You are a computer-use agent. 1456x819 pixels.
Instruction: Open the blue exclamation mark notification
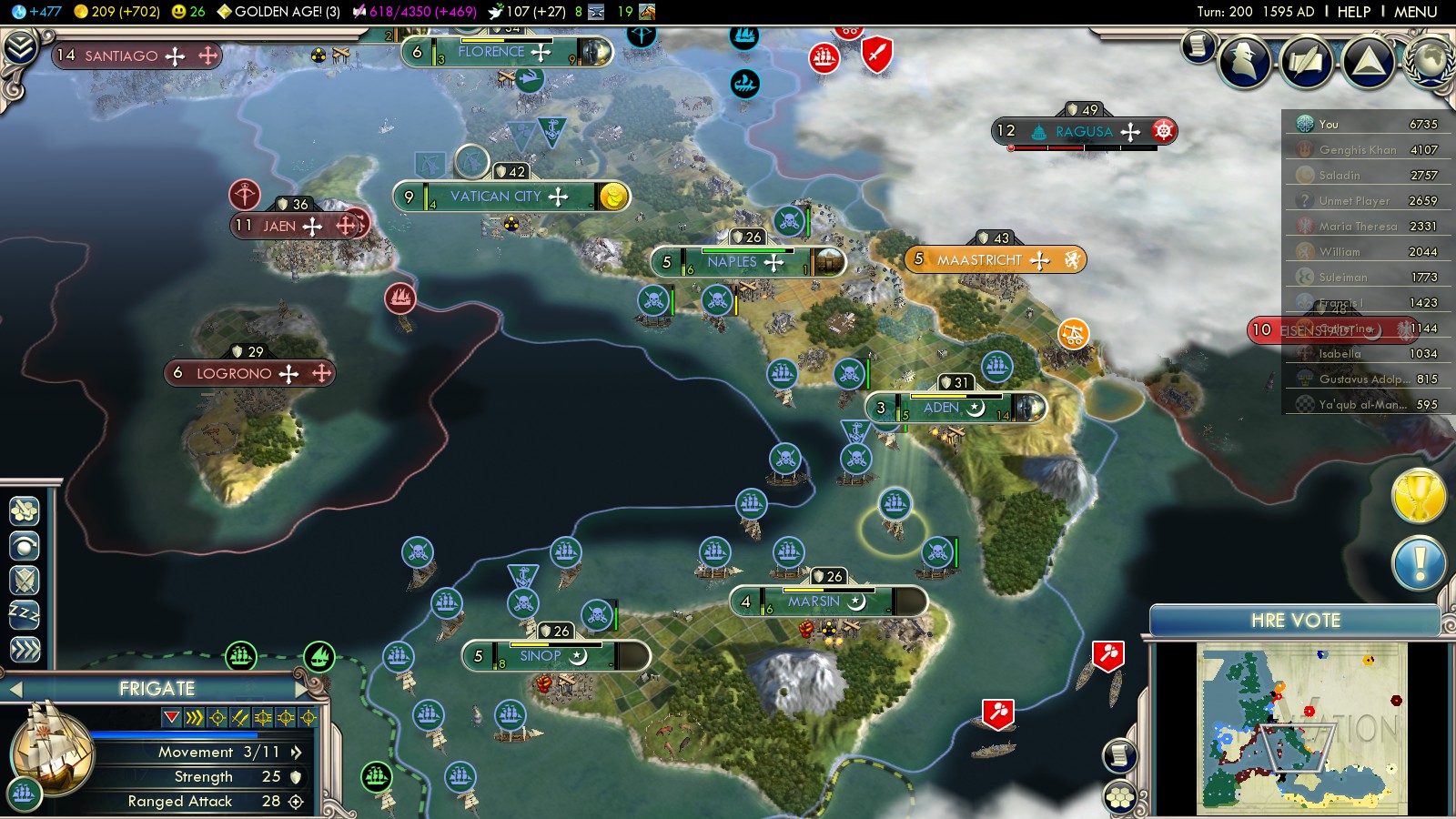tap(1419, 563)
